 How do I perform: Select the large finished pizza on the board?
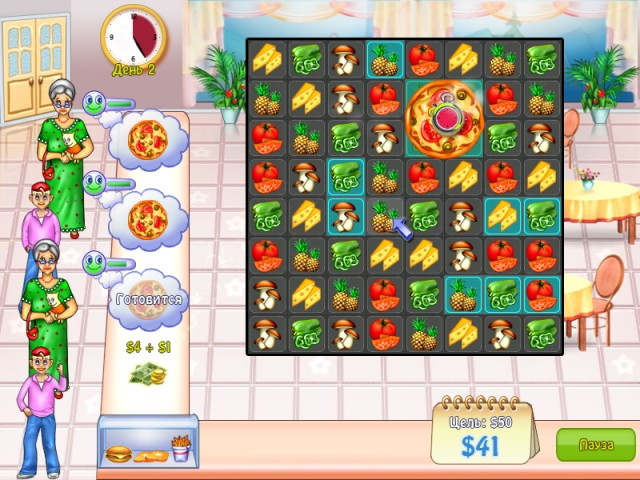444,118
